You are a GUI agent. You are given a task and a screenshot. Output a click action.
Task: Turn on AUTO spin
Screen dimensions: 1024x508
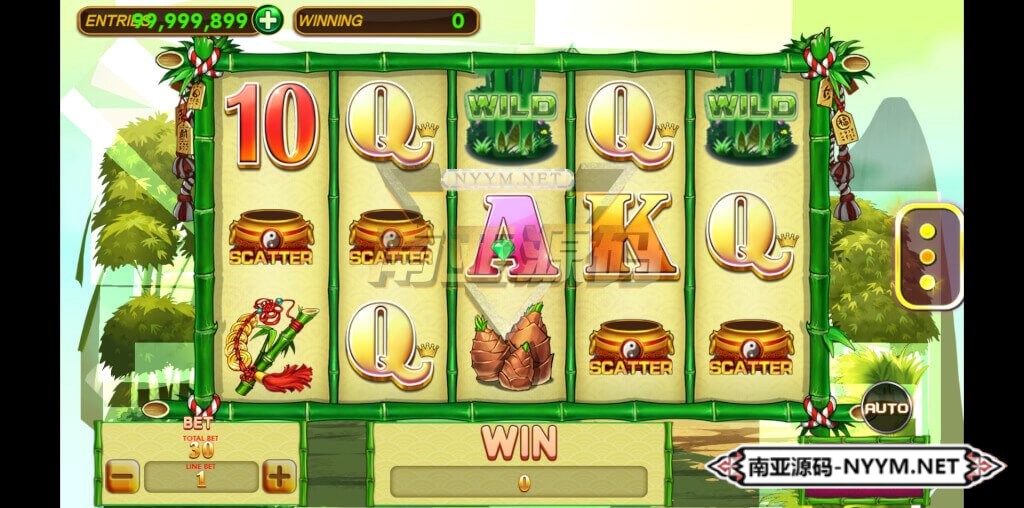pyautogui.click(x=886, y=408)
